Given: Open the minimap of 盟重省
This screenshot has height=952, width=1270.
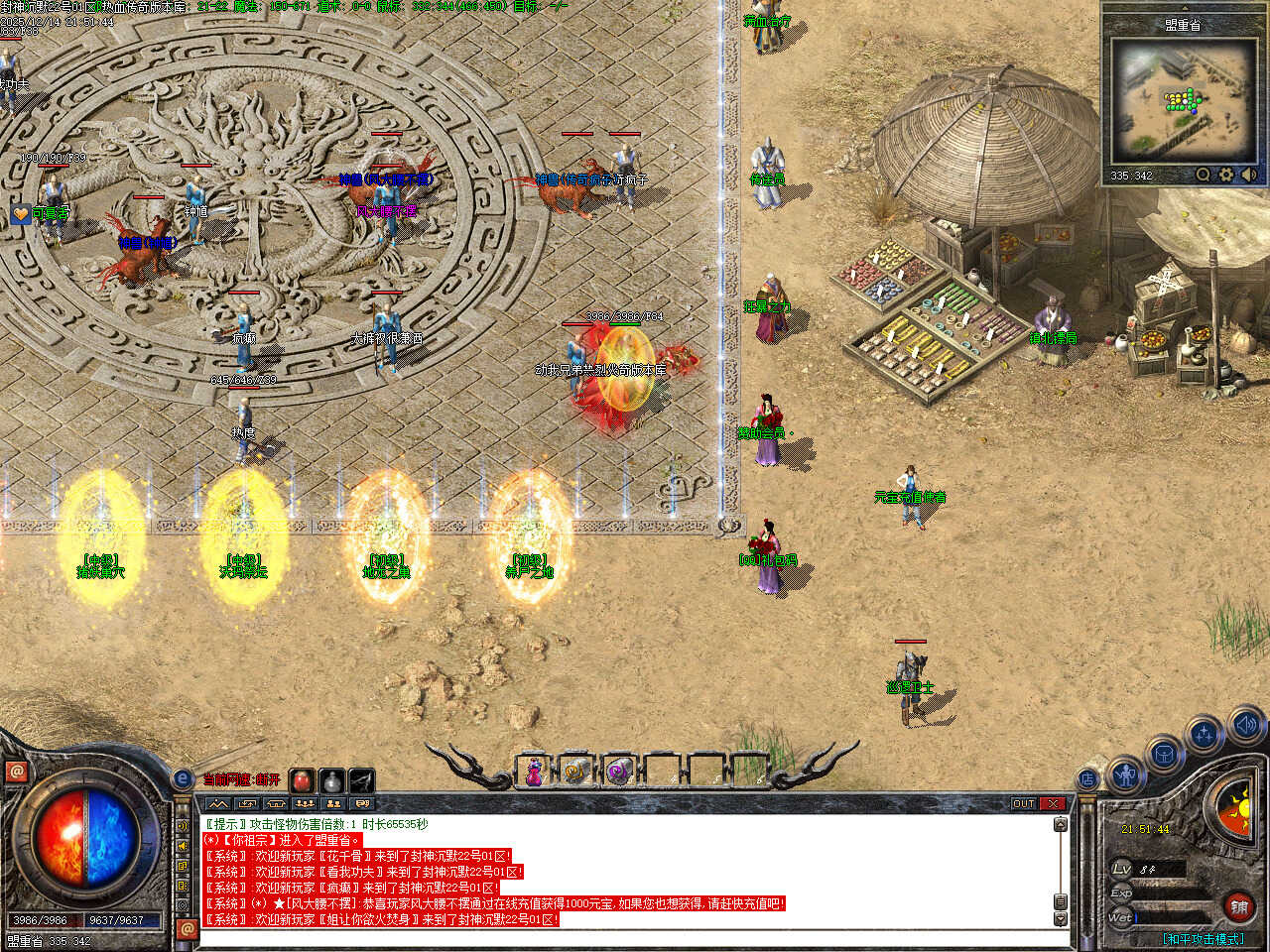Looking at the screenshot, I should pos(1181,99).
